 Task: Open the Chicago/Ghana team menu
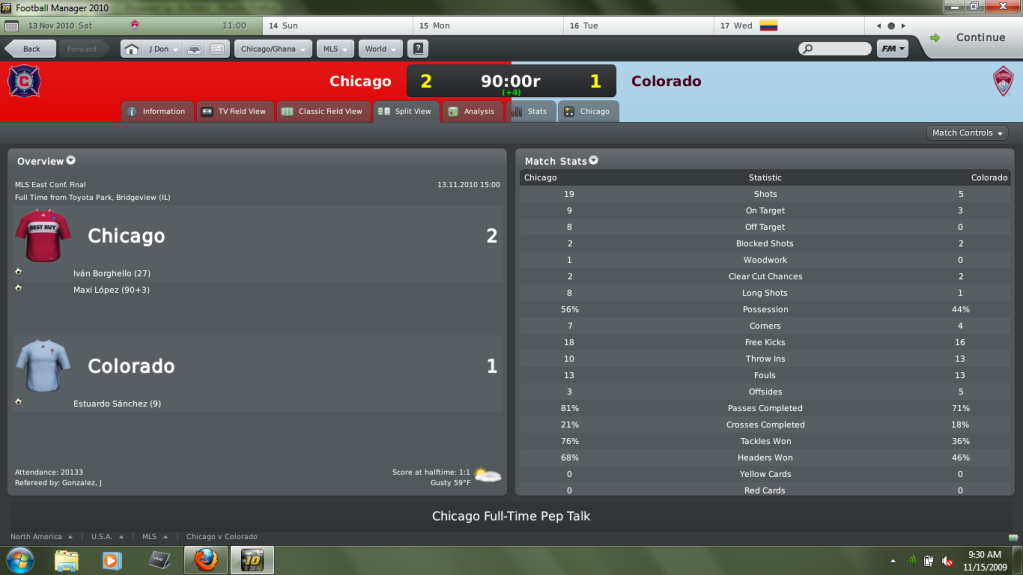click(272, 49)
